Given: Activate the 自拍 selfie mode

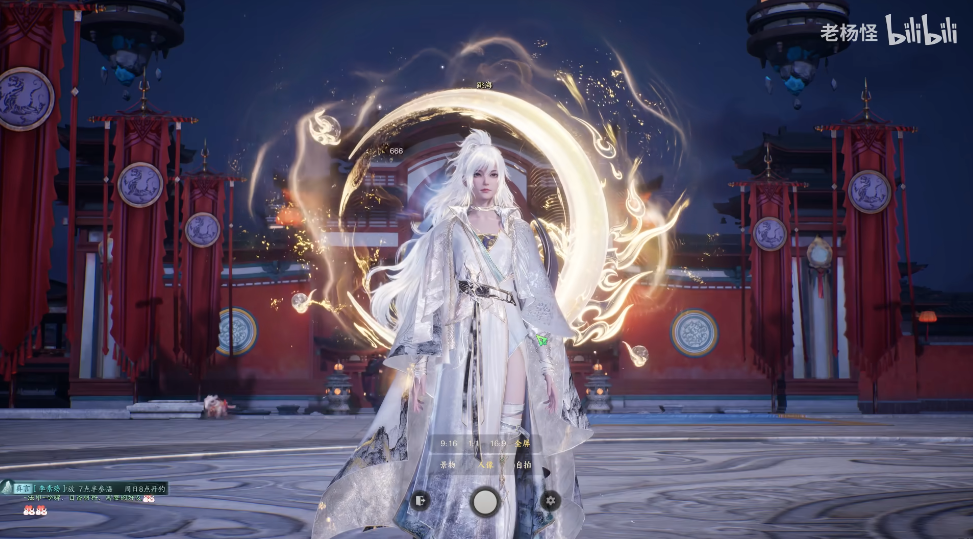Looking at the screenshot, I should click(x=522, y=464).
